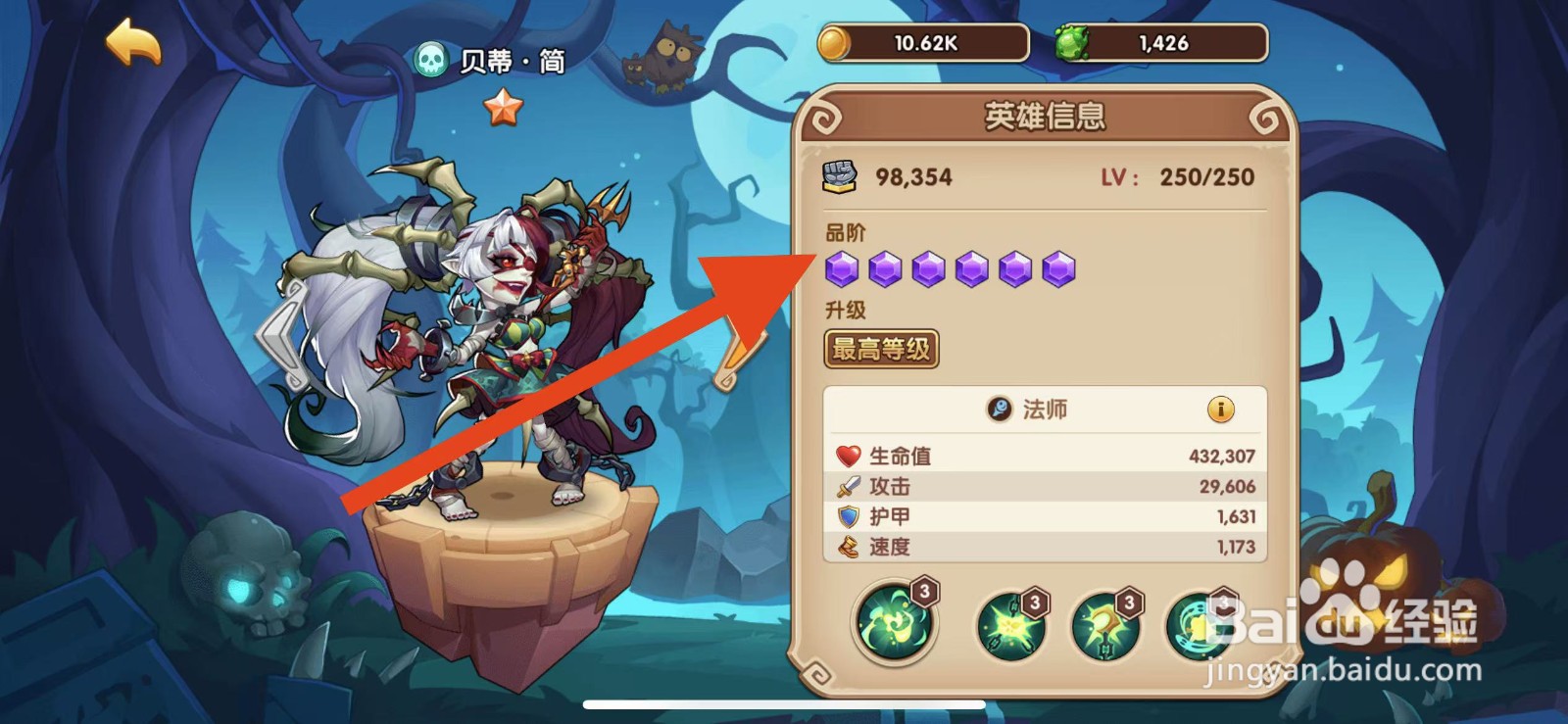
Task: Select the last purple grade gem
Action: click(1060, 267)
